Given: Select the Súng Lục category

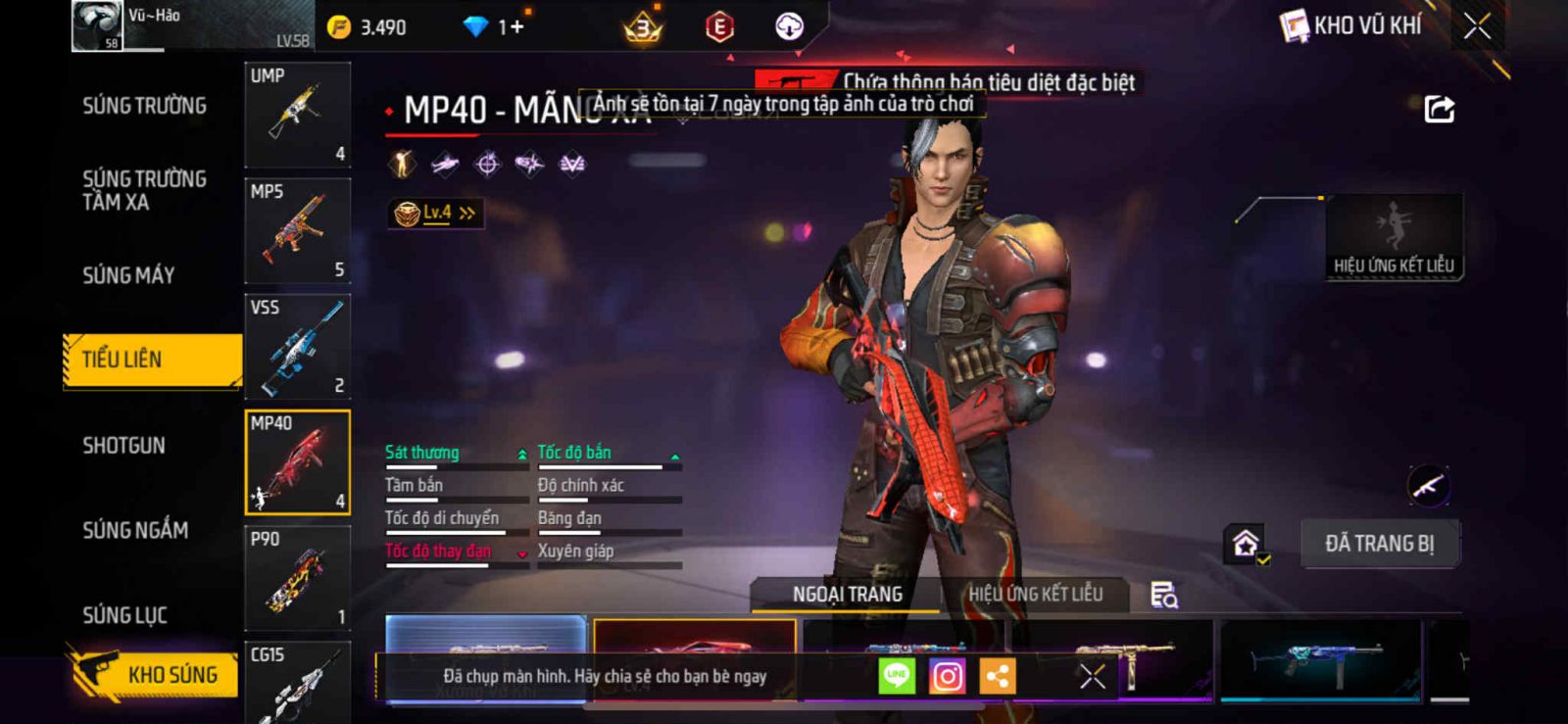Looking at the screenshot, I should pyautogui.click(x=124, y=615).
